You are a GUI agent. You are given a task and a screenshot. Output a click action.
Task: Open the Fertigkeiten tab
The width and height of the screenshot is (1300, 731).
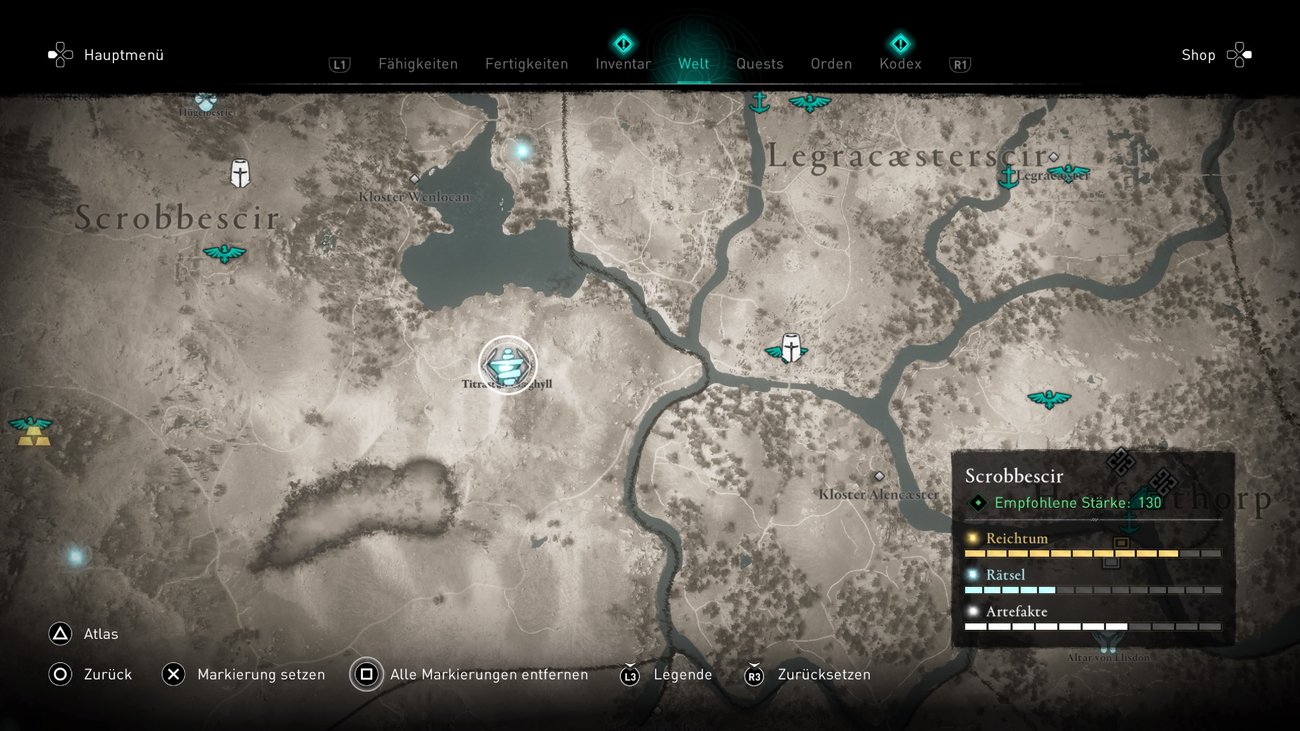click(x=526, y=64)
